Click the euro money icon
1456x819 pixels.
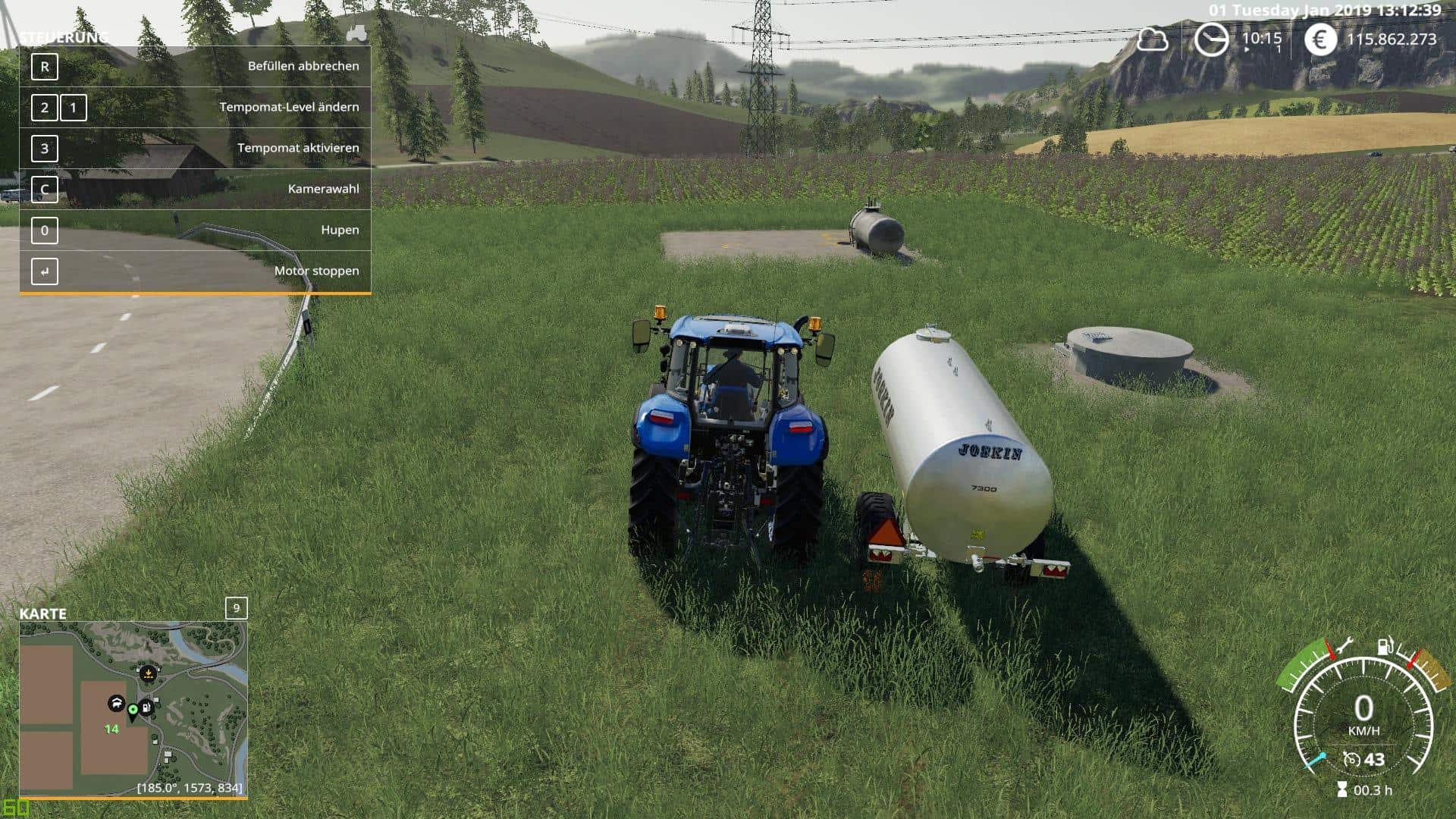[x=1320, y=39]
